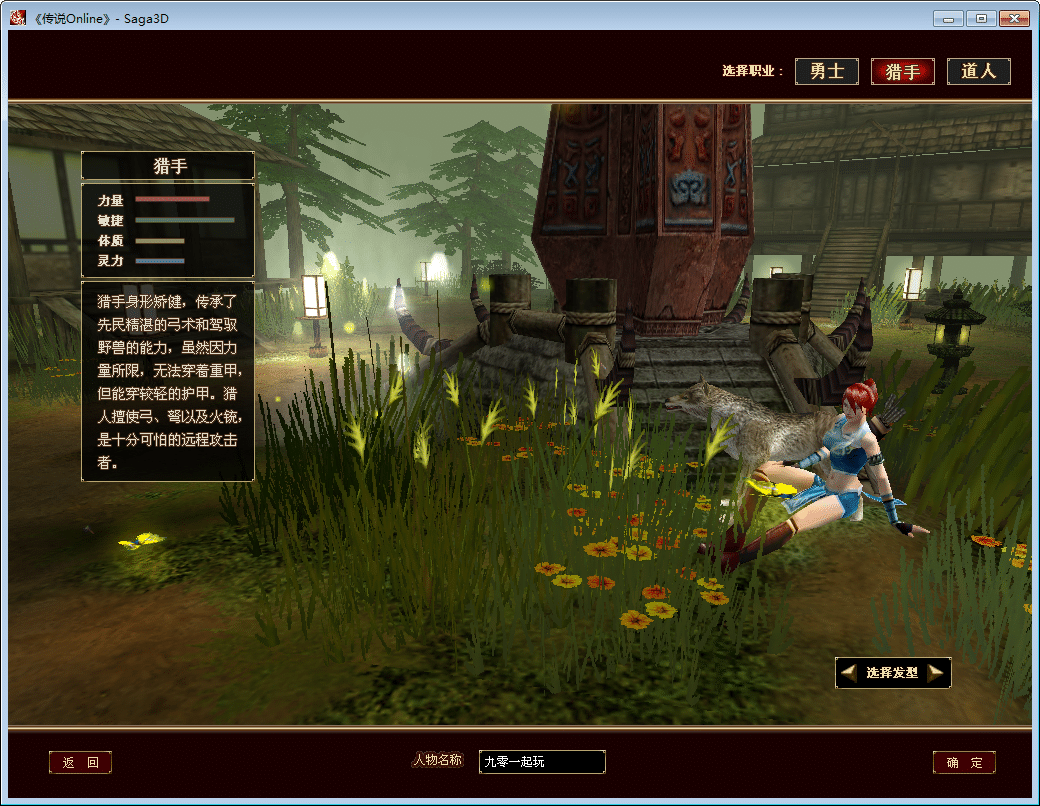Show the previous hairstyle with left arrow
1040x806 pixels.
coord(849,673)
